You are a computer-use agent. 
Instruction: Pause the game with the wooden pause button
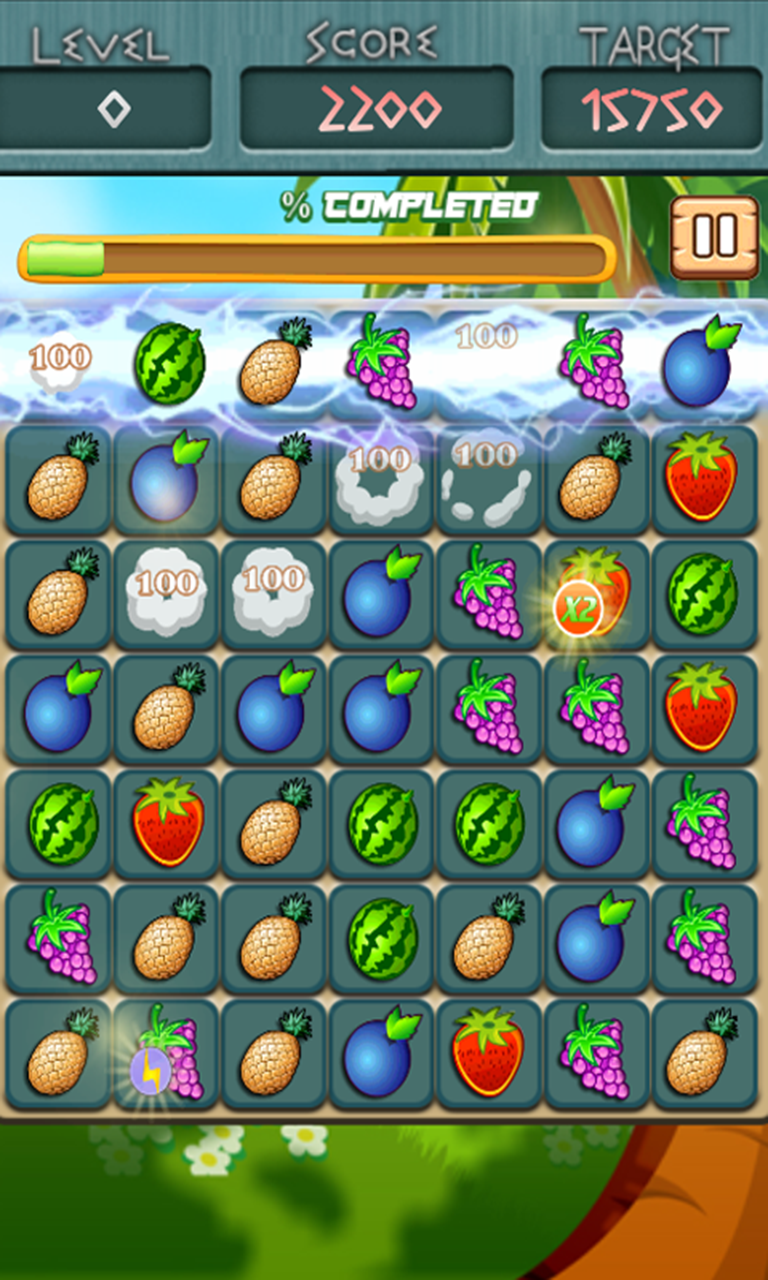click(x=714, y=237)
